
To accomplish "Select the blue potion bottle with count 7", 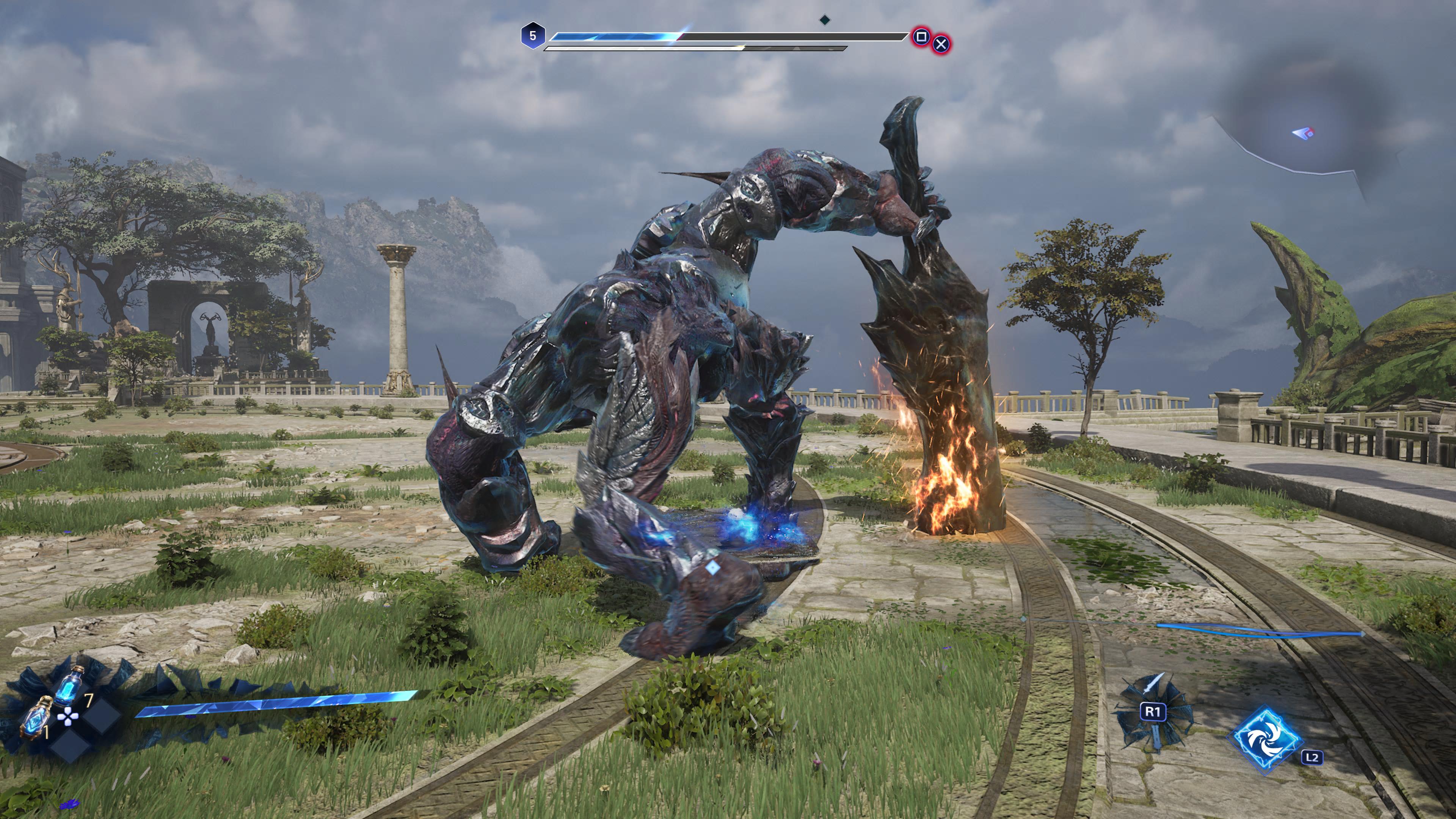I will [70, 686].
